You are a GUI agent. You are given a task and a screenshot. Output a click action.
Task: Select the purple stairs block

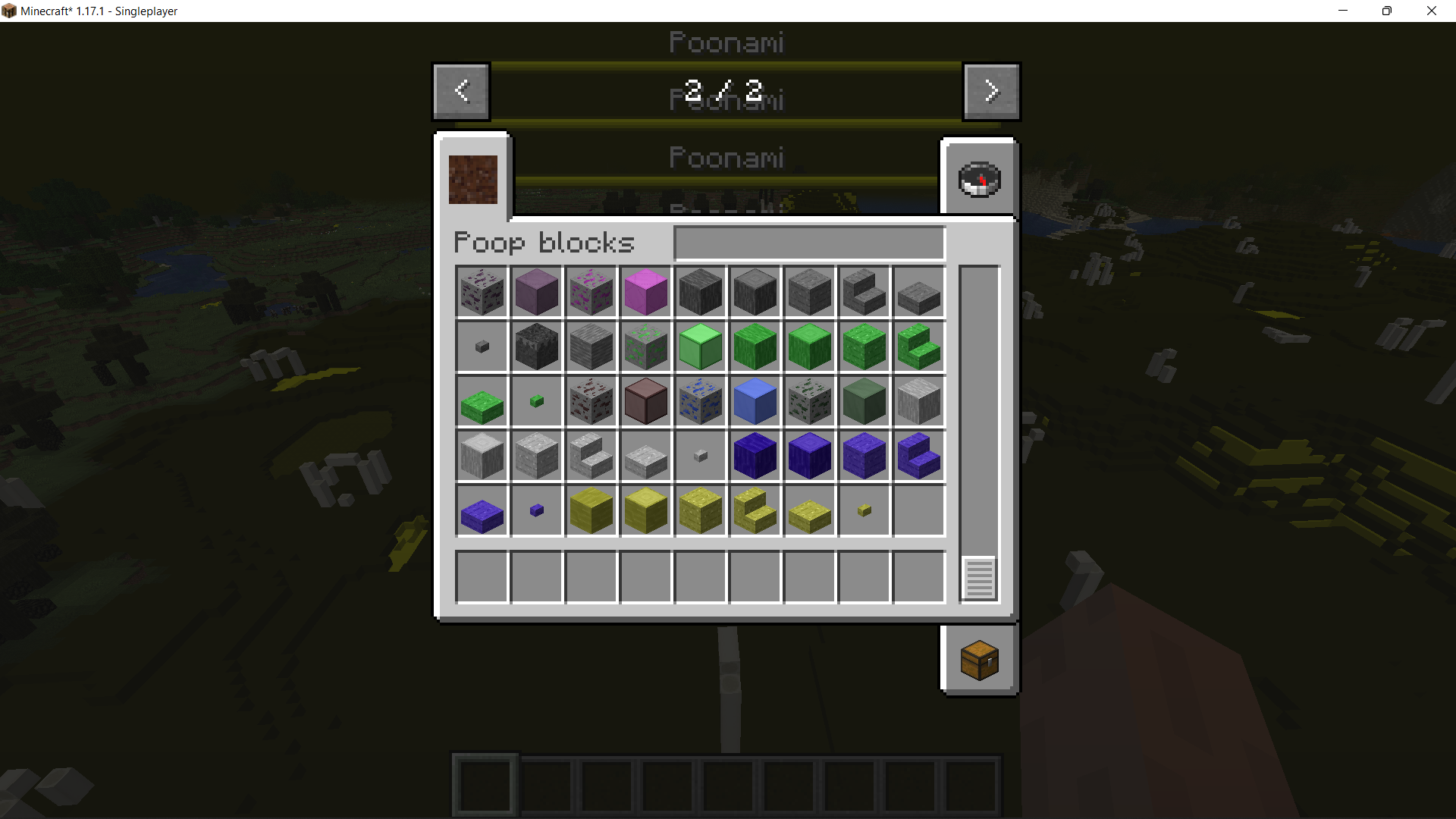tap(918, 456)
